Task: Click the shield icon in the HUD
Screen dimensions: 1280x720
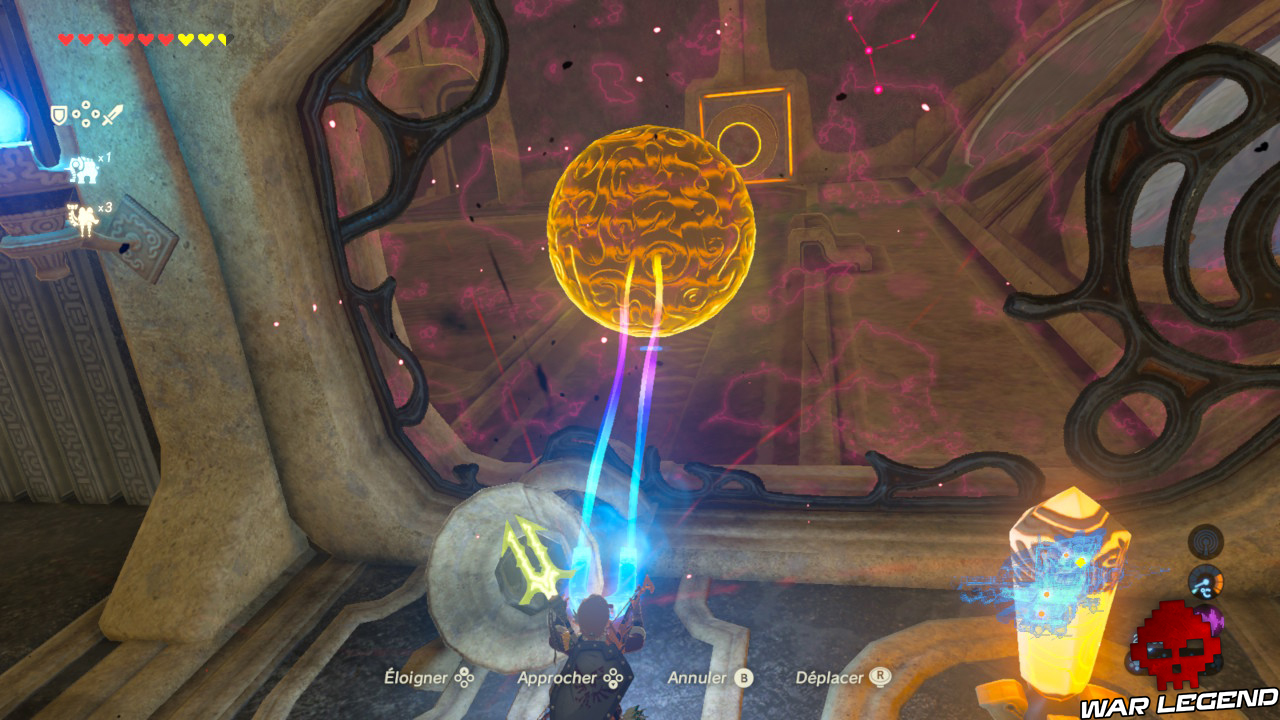Action: [59, 114]
